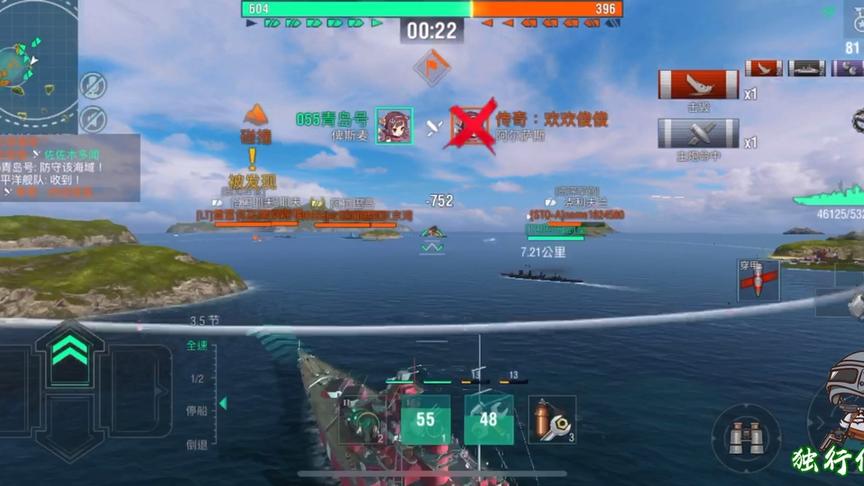
Task: Toggle the crossed-out microphone icon
Action: 93,85
